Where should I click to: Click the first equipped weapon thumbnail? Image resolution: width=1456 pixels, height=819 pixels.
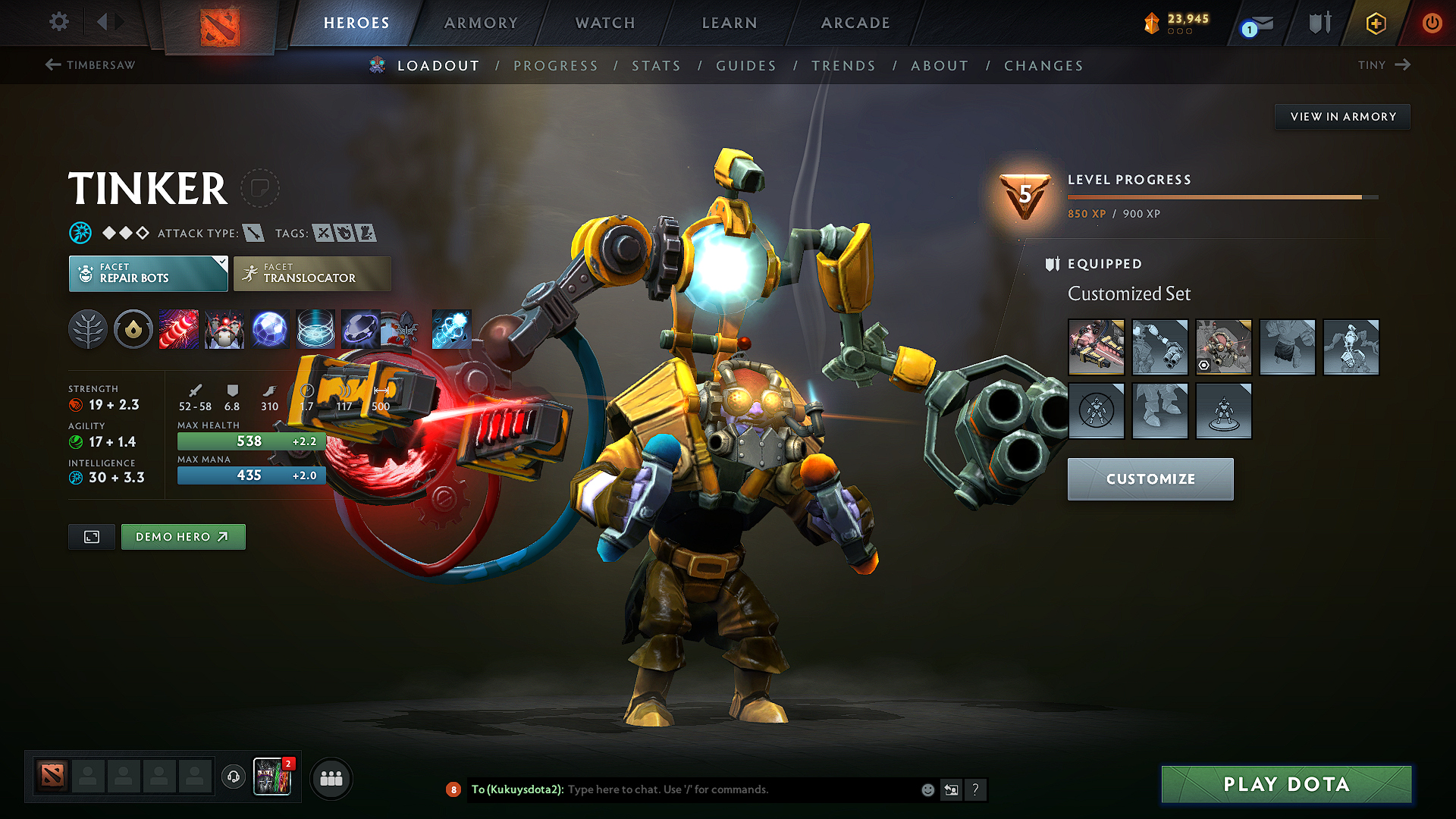coord(1096,347)
